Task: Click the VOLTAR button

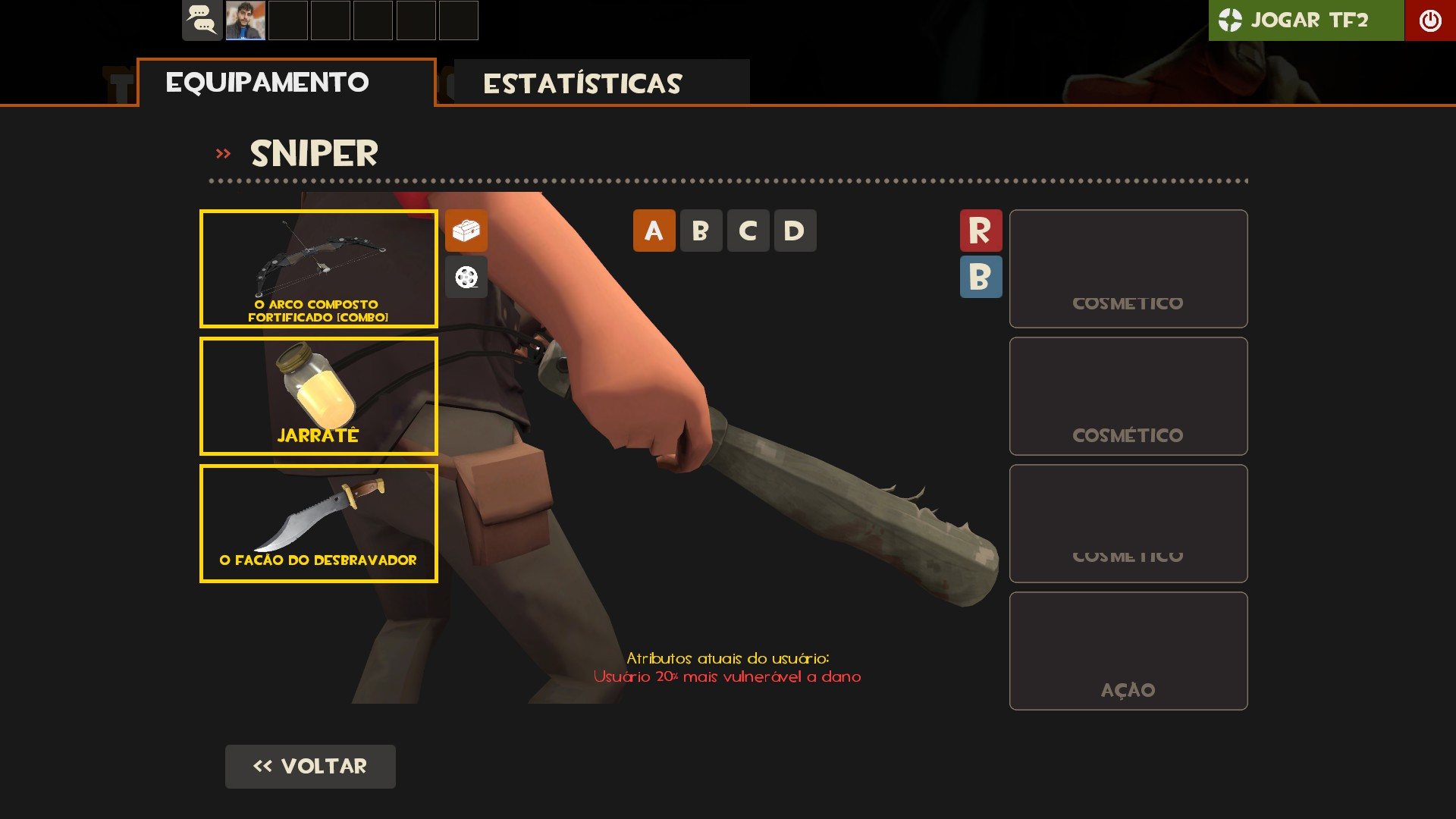Action: click(x=310, y=767)
